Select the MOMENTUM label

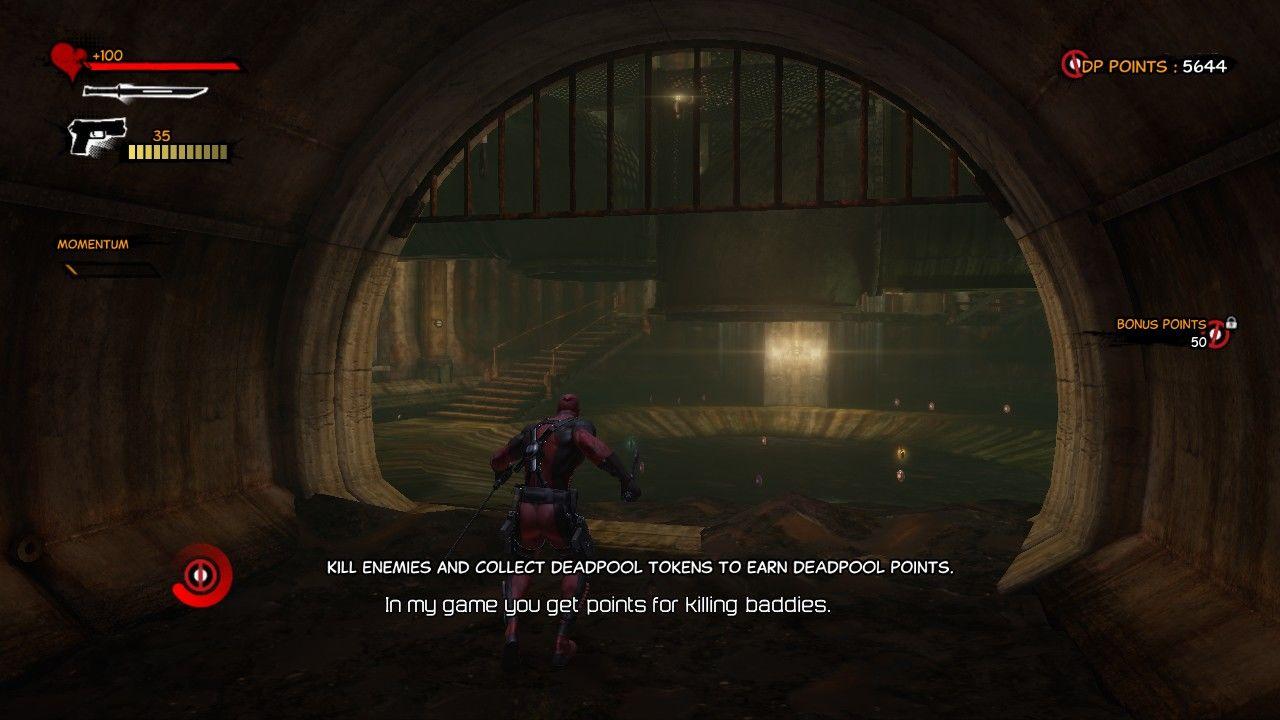click(91, 243)
